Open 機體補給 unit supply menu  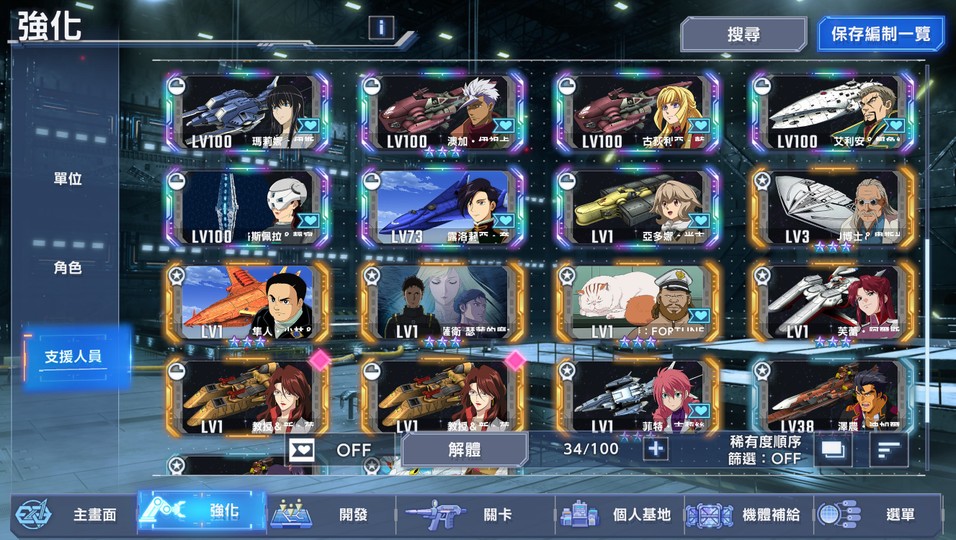(748, 515)
